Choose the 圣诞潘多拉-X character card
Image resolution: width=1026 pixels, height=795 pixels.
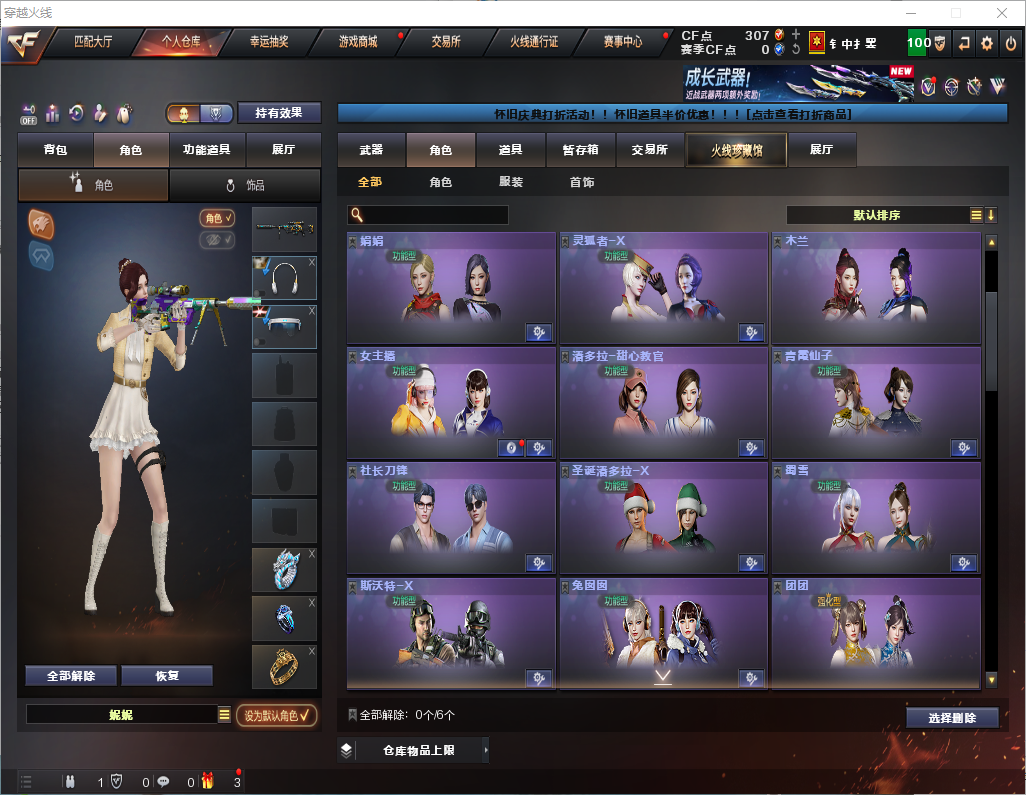[x=663, y=518]
